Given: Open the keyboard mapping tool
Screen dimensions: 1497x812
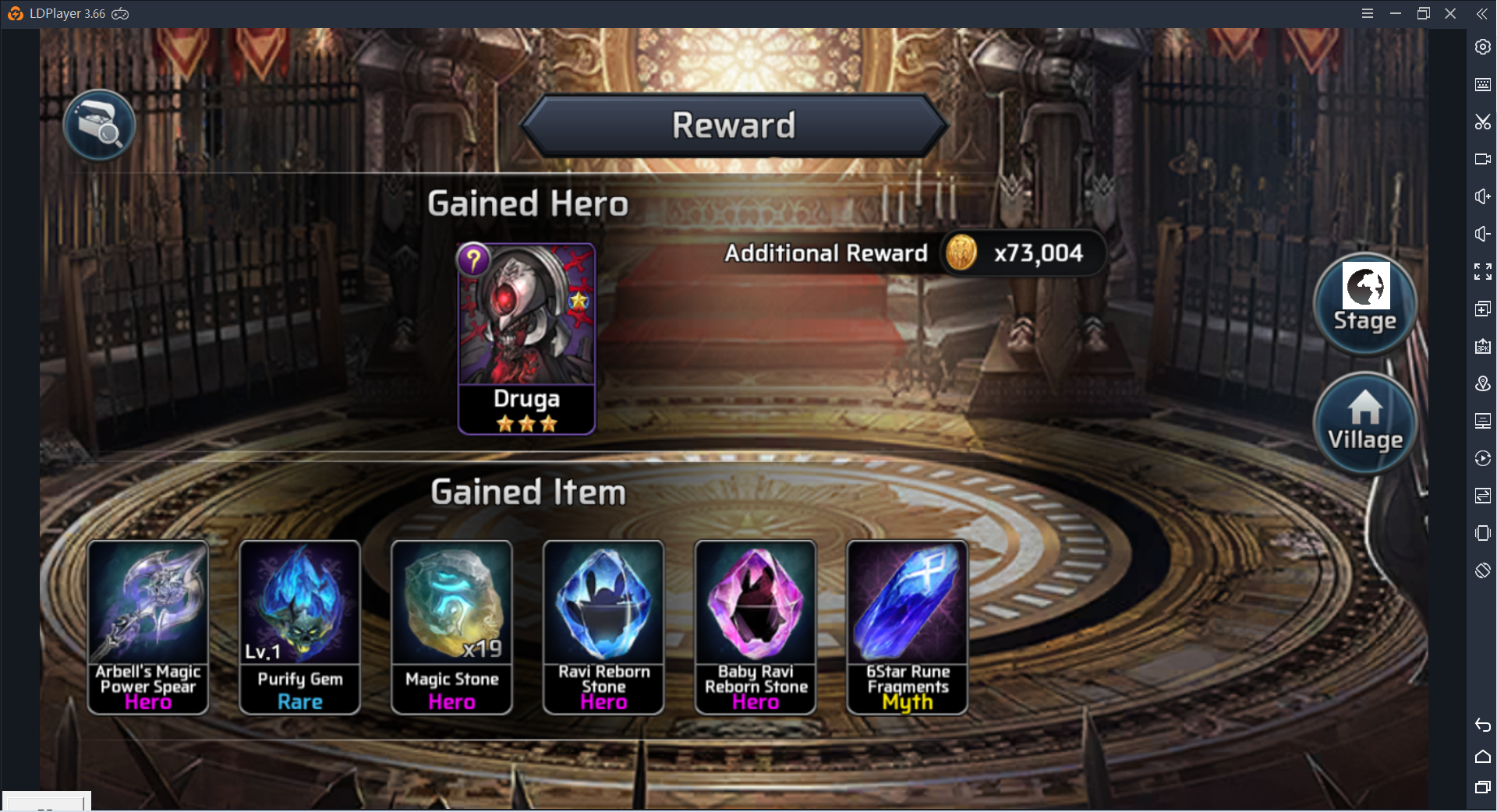Looking at the screenshot, I should click(1482, 85).
